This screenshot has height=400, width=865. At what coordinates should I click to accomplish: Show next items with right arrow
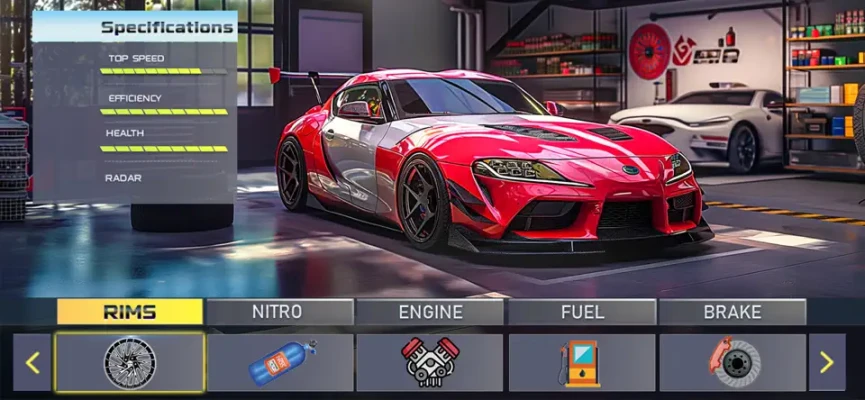pyautogui.click(x=827, y=362)
